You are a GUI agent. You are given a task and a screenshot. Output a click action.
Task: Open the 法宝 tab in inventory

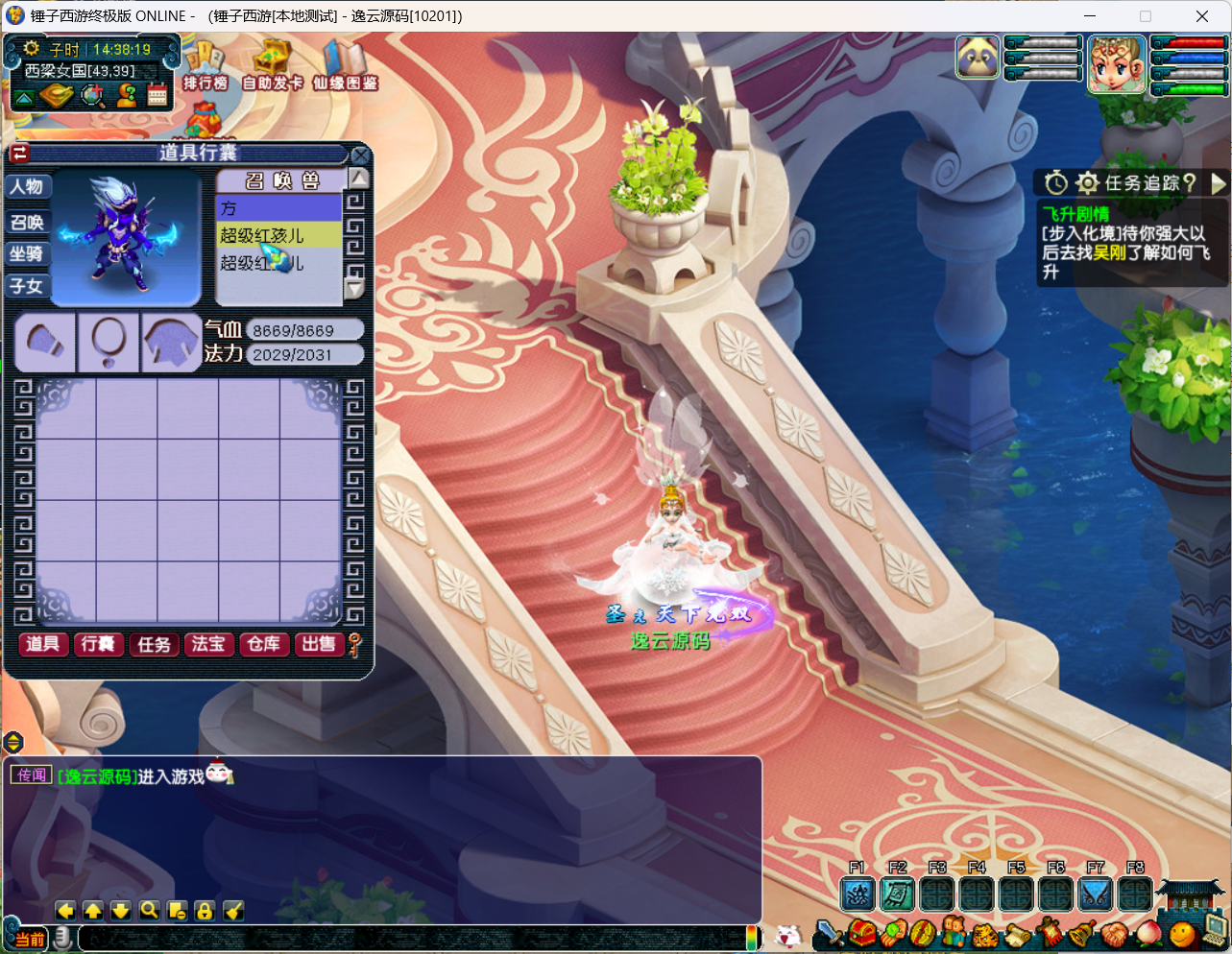pos(208,644)
